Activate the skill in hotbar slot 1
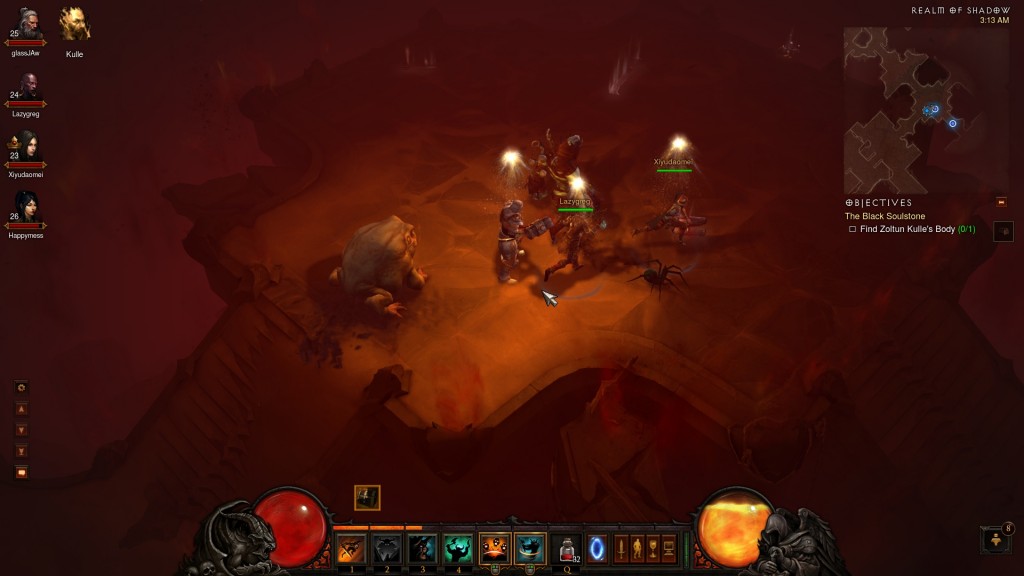This screenshot has width=1024, height=576. 351,548
